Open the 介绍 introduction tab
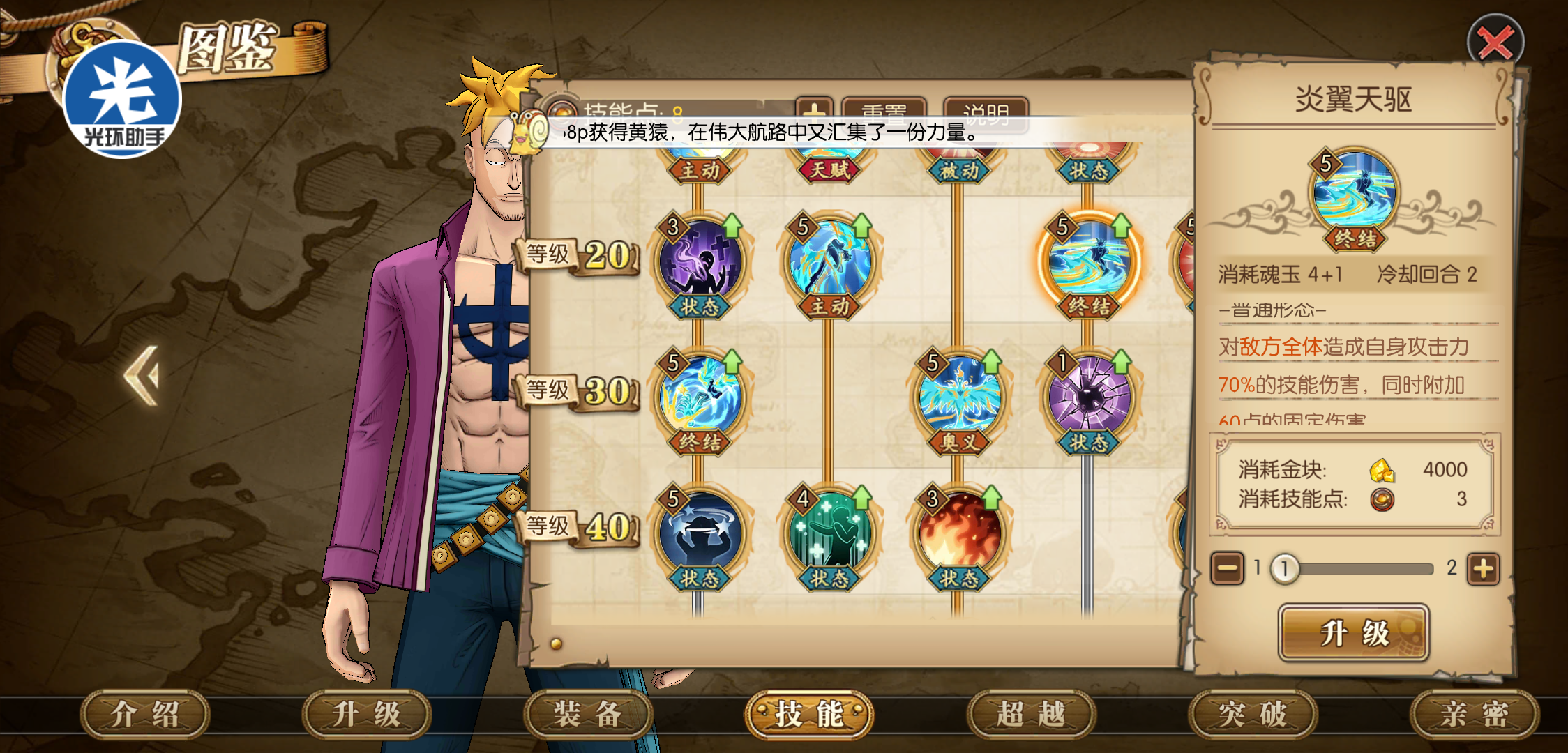The width and height of the screenshot is (1568, 753). (145, 714)
